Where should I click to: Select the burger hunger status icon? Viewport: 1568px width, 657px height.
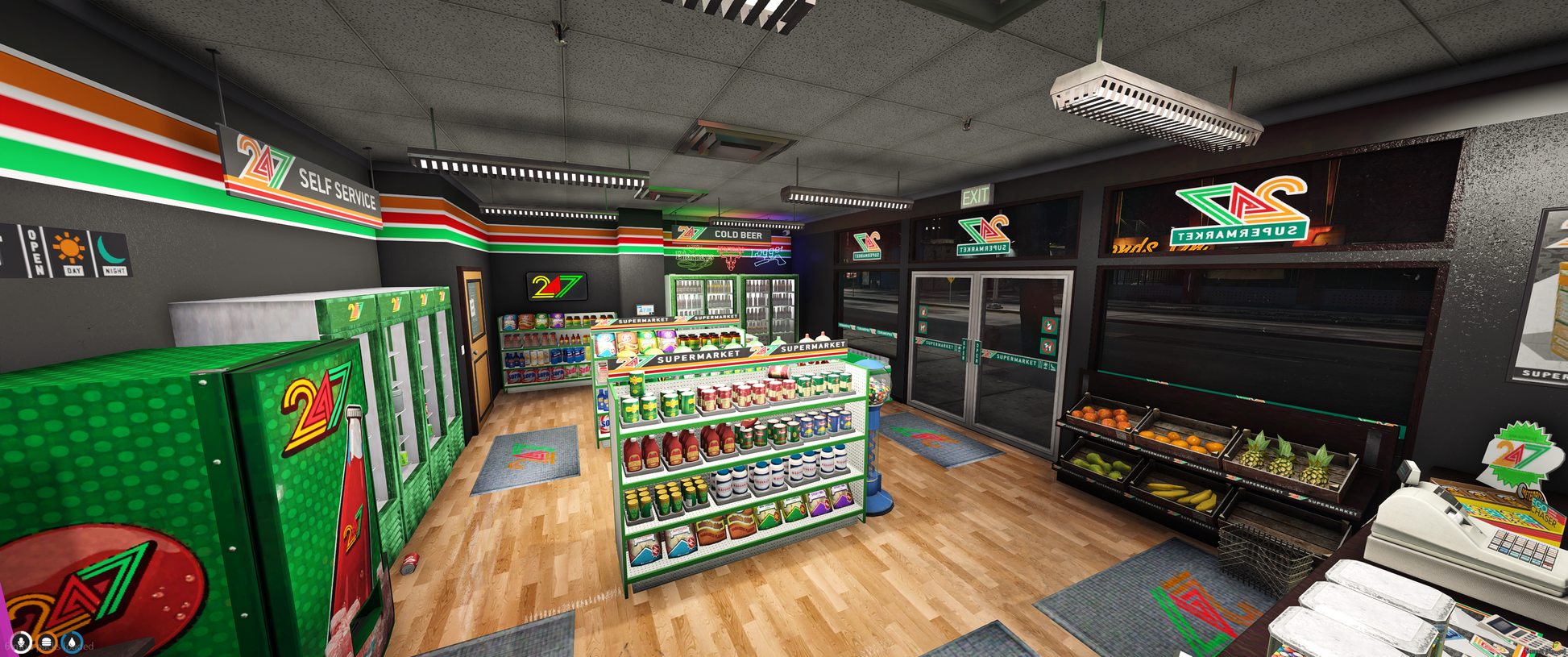point(47,642)
